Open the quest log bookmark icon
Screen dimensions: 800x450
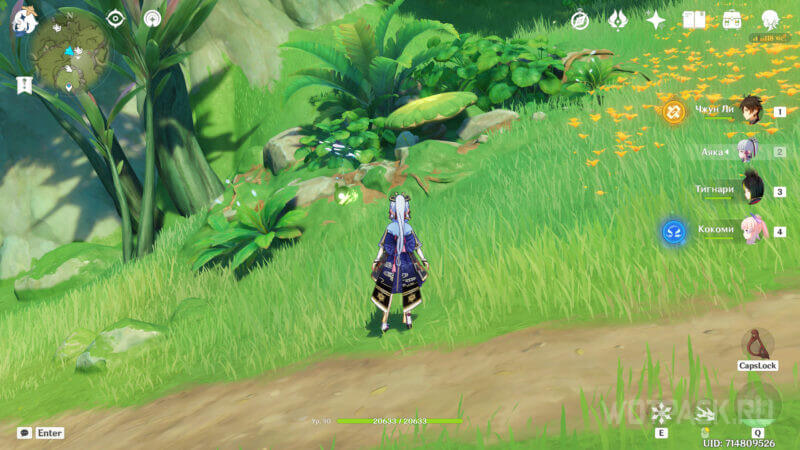pyautogui.click(x=24, y=85)
